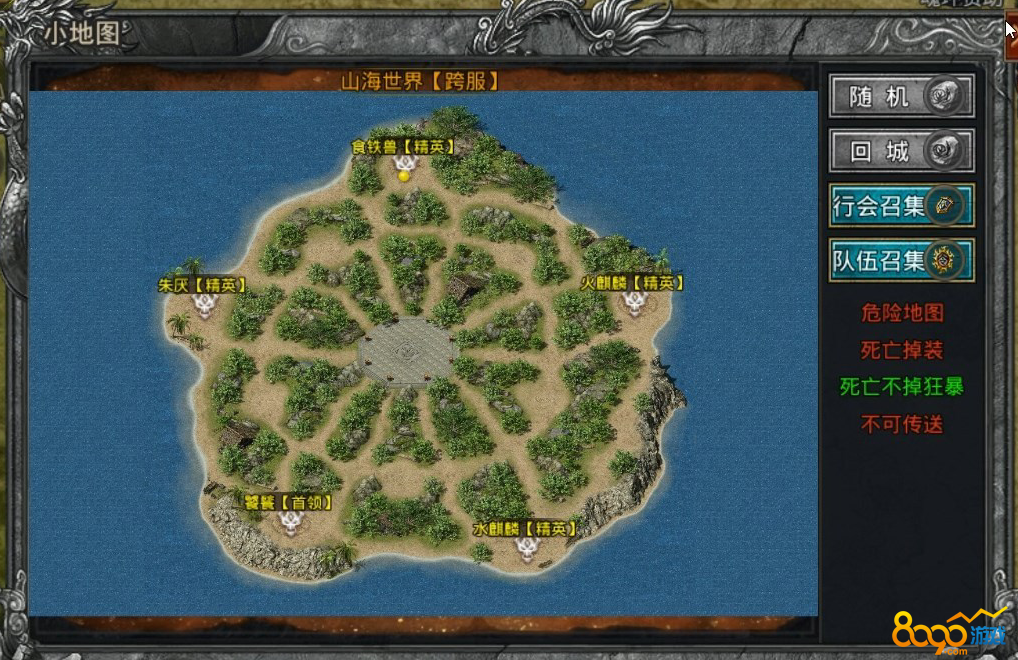Select the 食铁兽【精英】 boss marker

[x=404, y=163]
